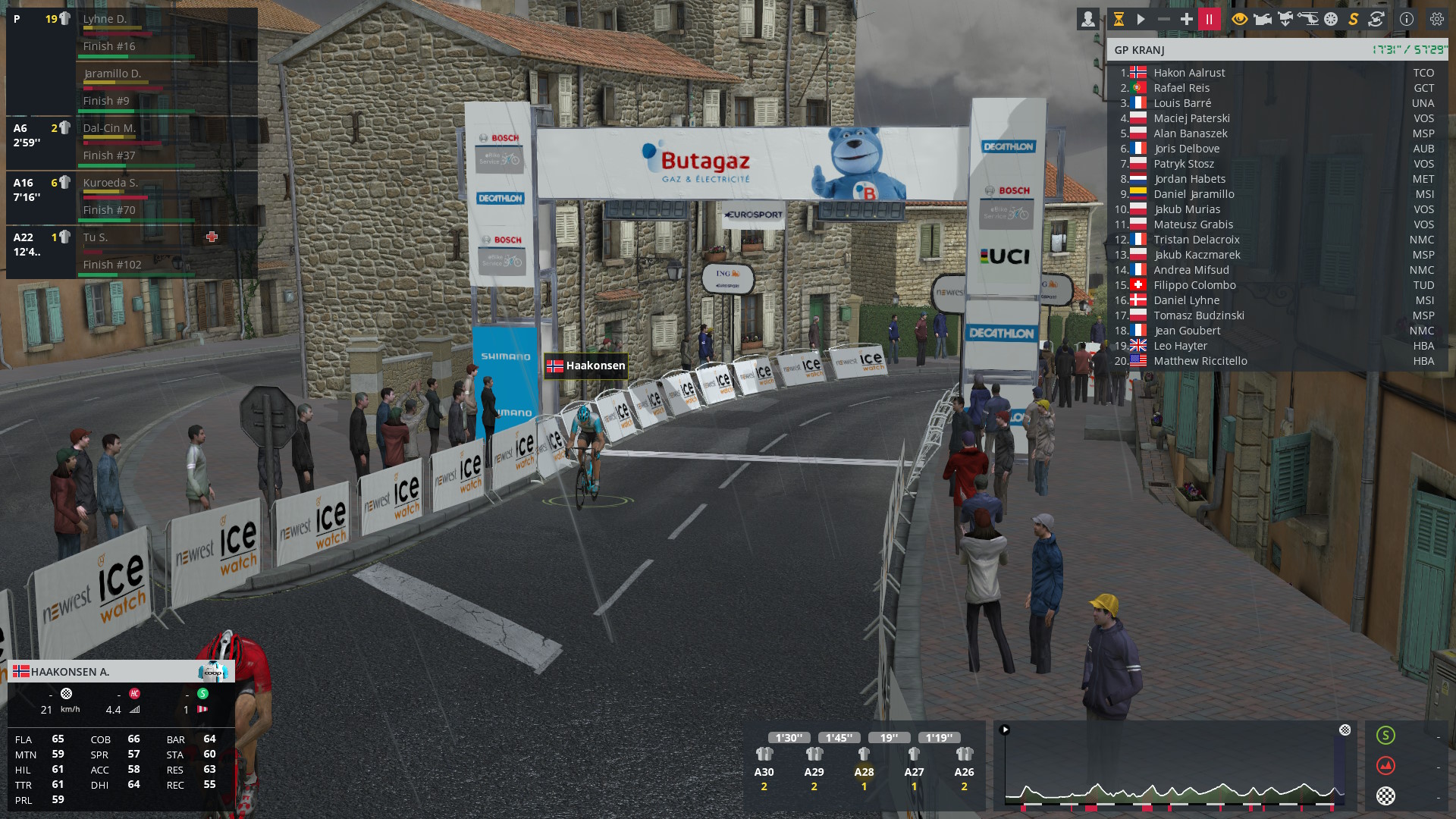Select the wheel camera icon
Image resolution: width=1456 pixels, height=819 pixels.
[x=1331, y=20]
